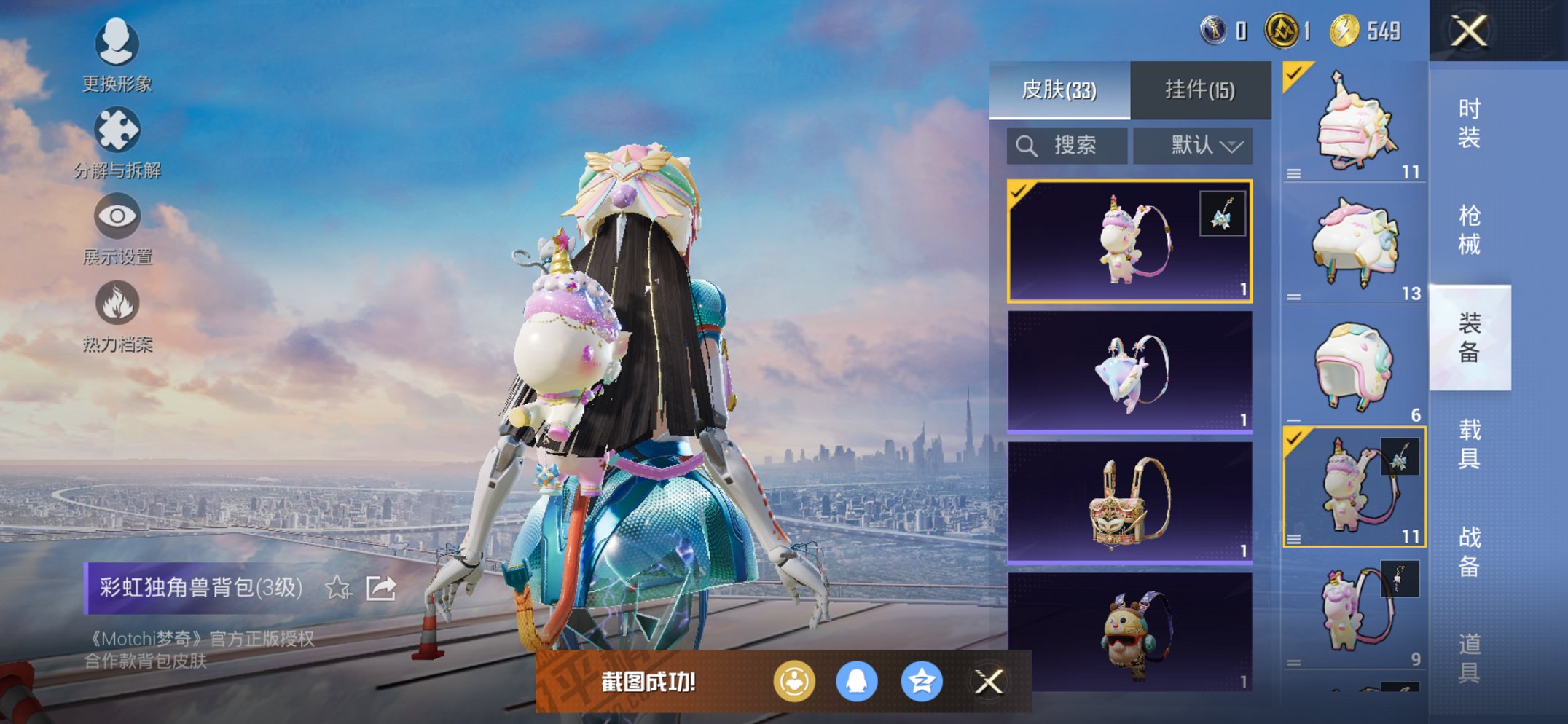Switch to the 挂件(15) tab
The image size is (1568, 724).
[x=1200, y=89]
